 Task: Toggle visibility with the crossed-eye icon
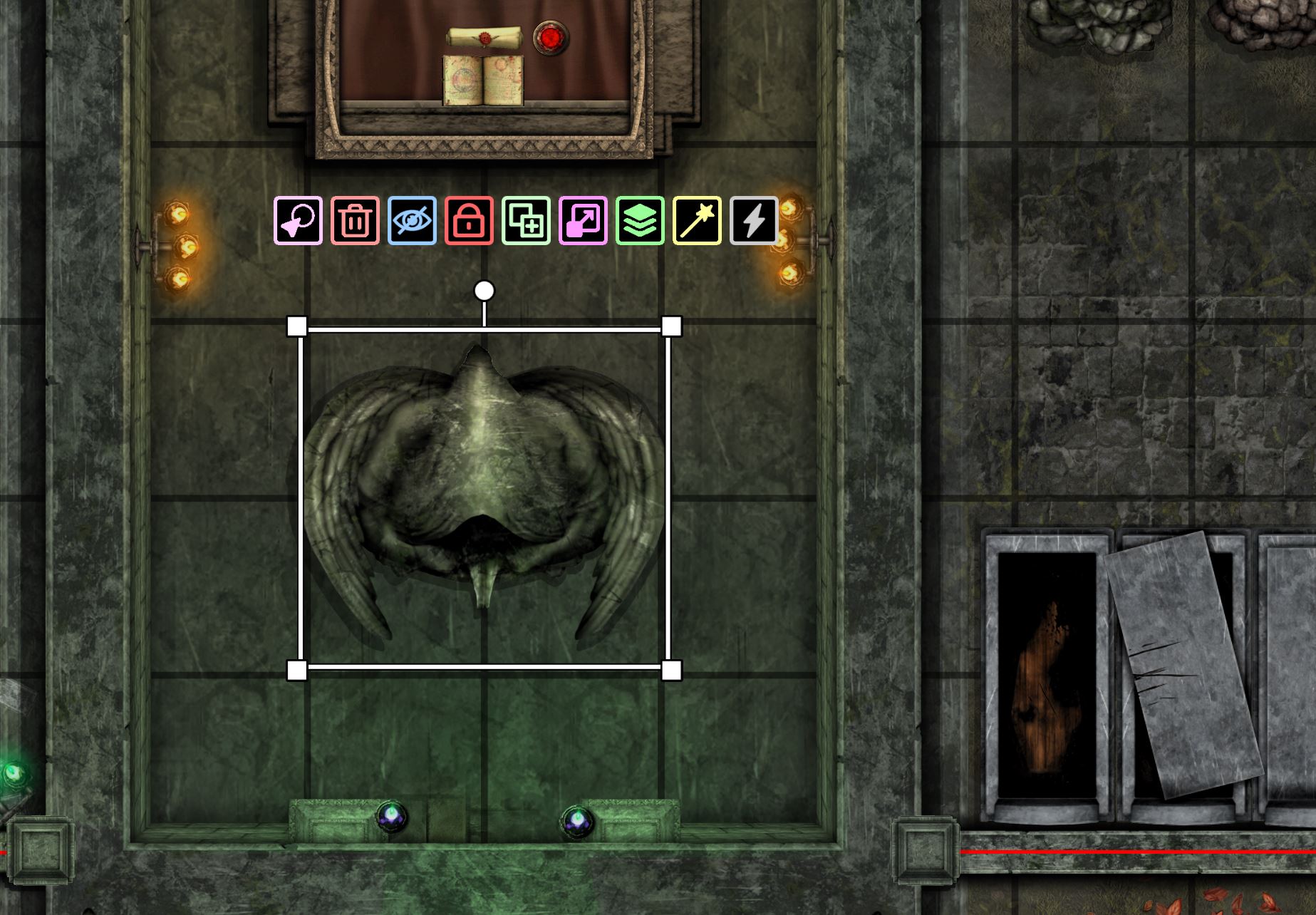[x=412, y=221]
